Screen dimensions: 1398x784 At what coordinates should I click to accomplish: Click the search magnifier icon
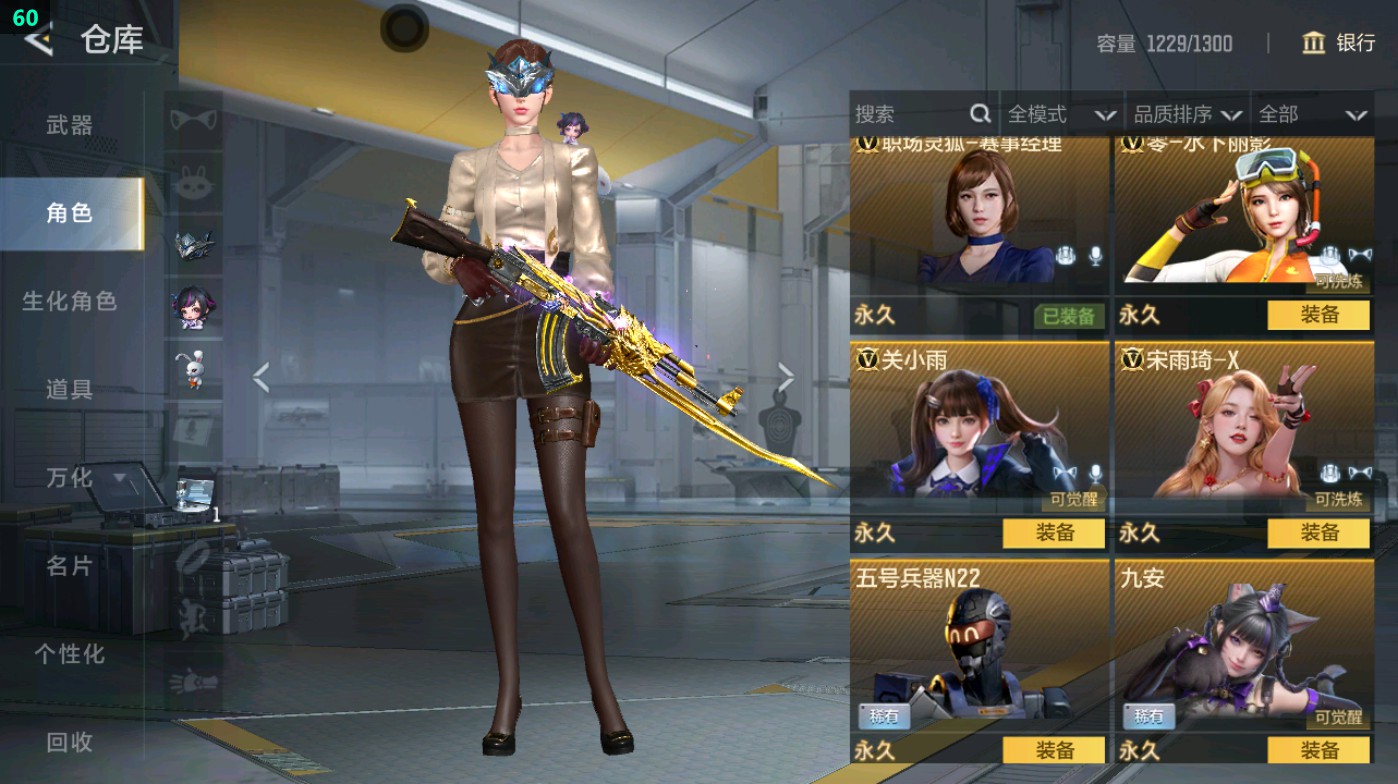pos(981,114)
